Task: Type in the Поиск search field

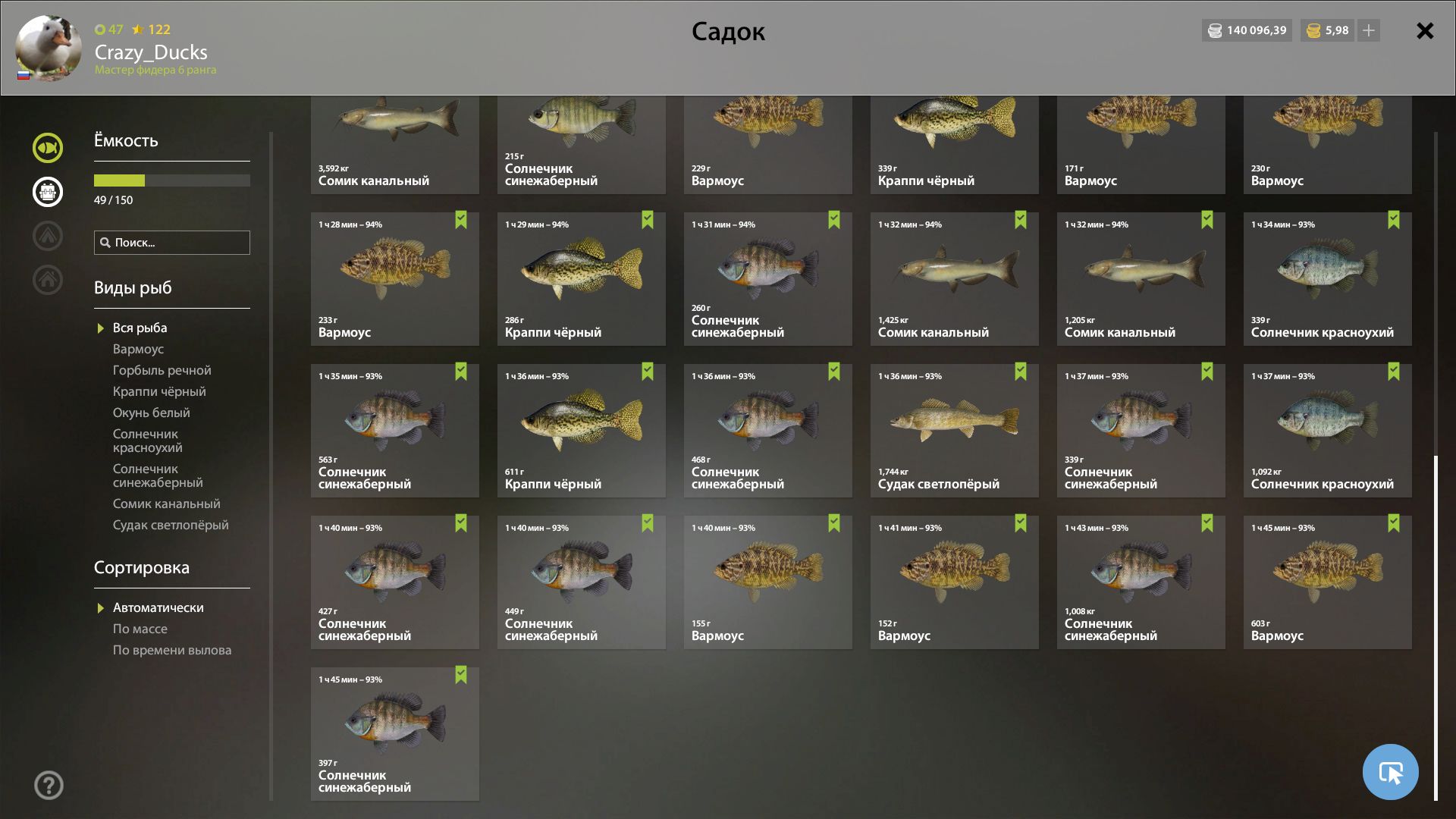Action: 178,243
